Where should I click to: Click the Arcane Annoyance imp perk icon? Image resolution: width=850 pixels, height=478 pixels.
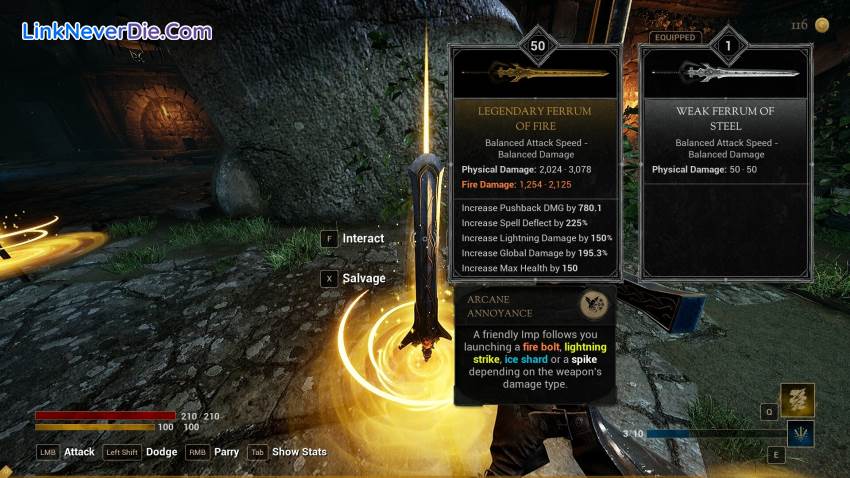click(596, 304)
